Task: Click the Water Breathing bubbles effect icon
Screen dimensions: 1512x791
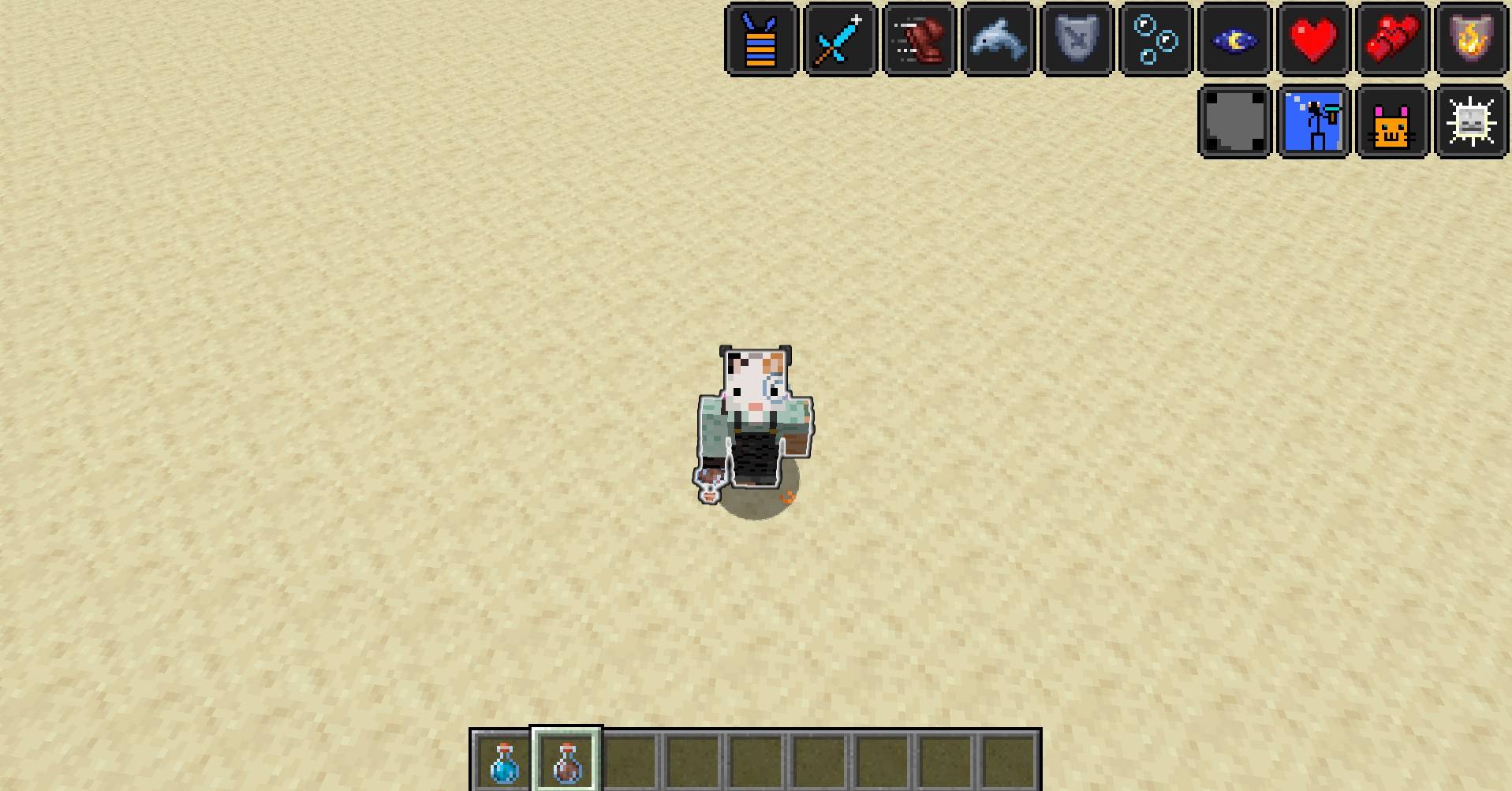Action: click(x=1155, y=39)
